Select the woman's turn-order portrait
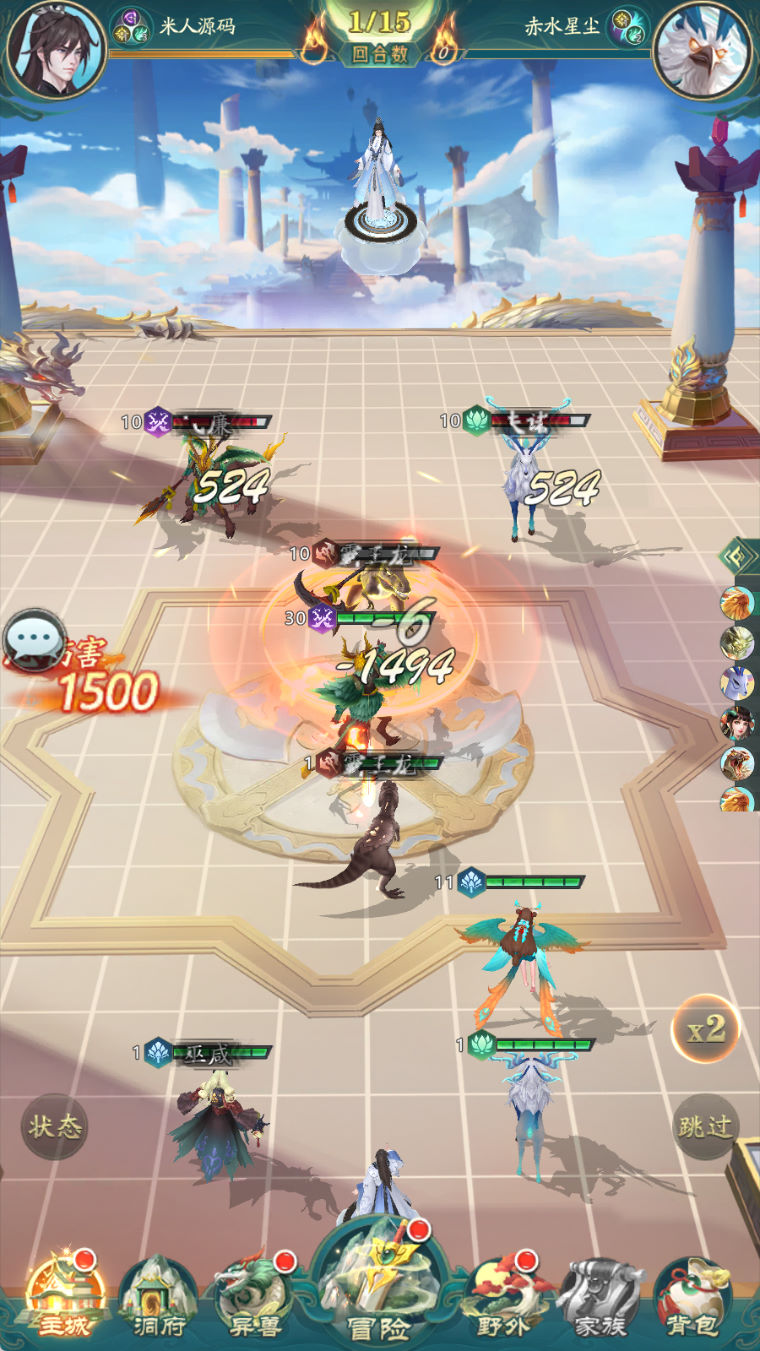This screenshot has width=760, height=1351. 738,722
